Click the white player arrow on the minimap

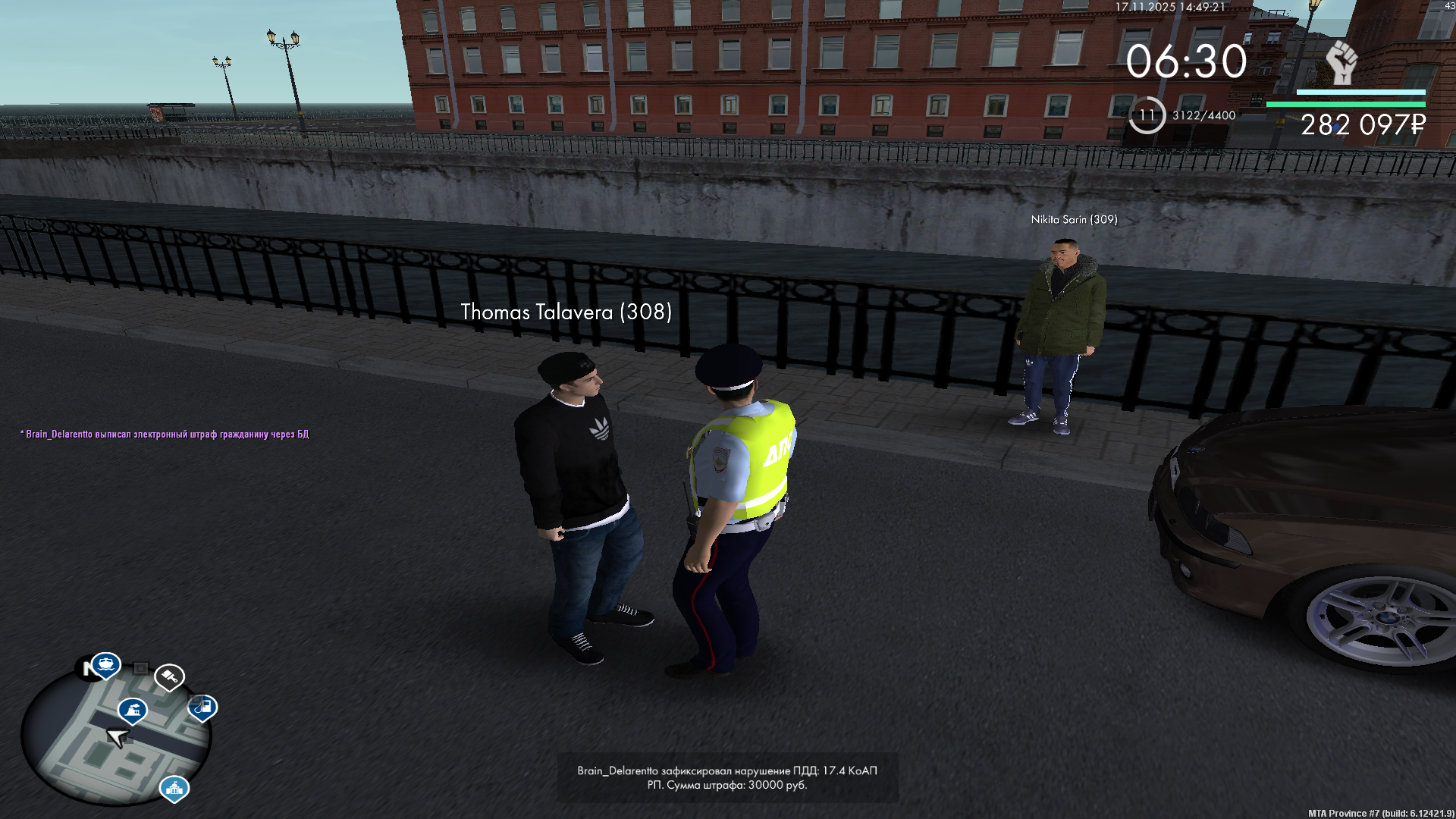coord(118,737)
